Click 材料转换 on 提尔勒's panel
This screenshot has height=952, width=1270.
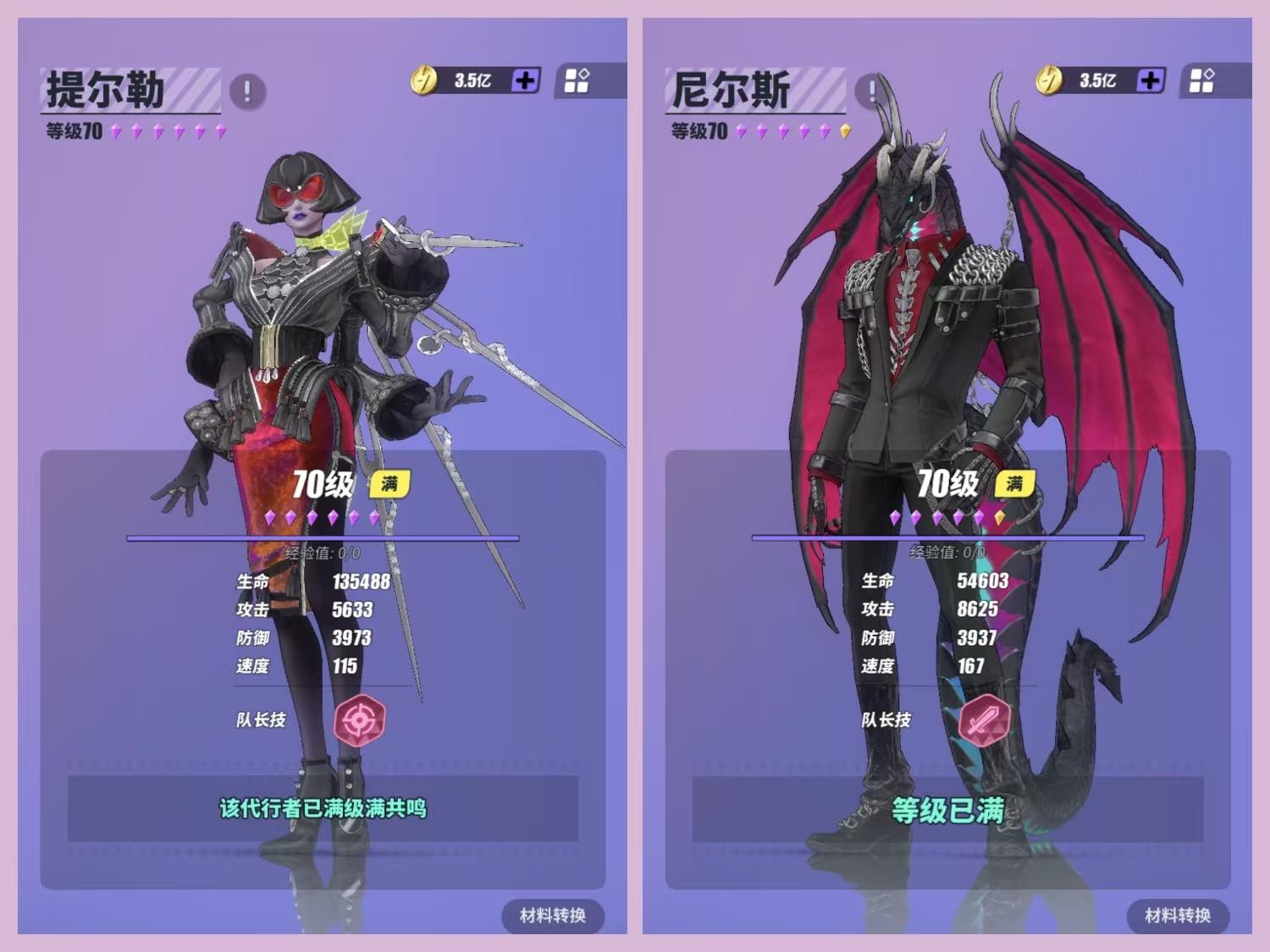coord(555,916)
